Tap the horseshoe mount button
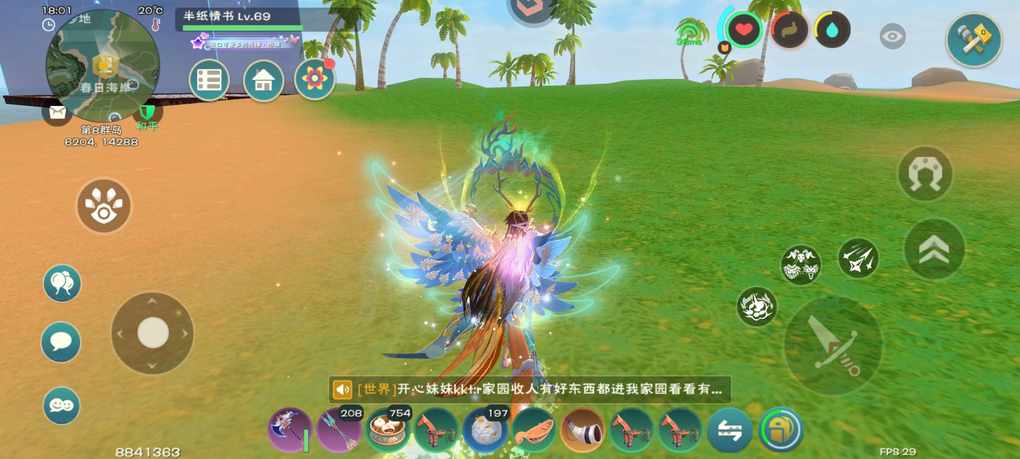 (925, 174)
